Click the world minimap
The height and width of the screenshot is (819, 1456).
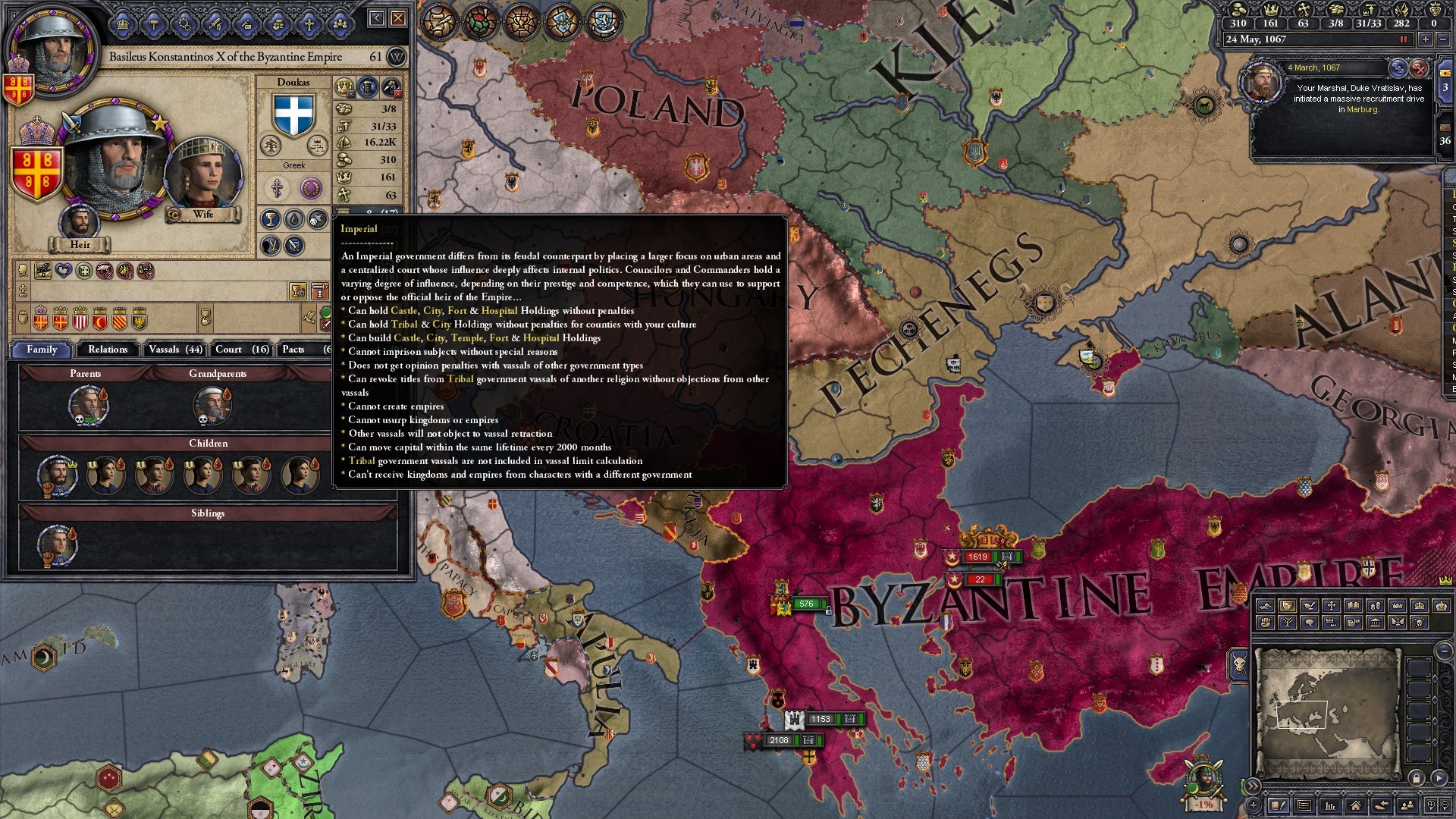pyautogui.click(x=1326, y=713)
